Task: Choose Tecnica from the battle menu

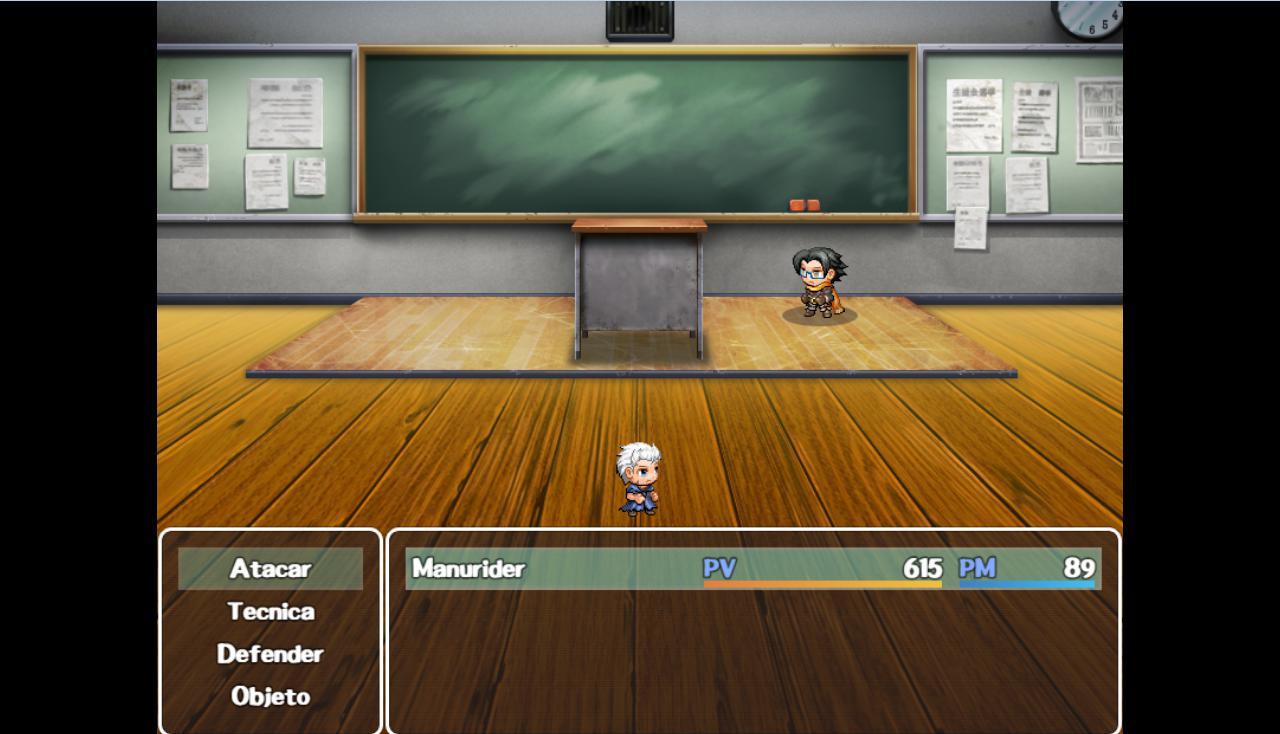Action: click(x=270, y=611)
